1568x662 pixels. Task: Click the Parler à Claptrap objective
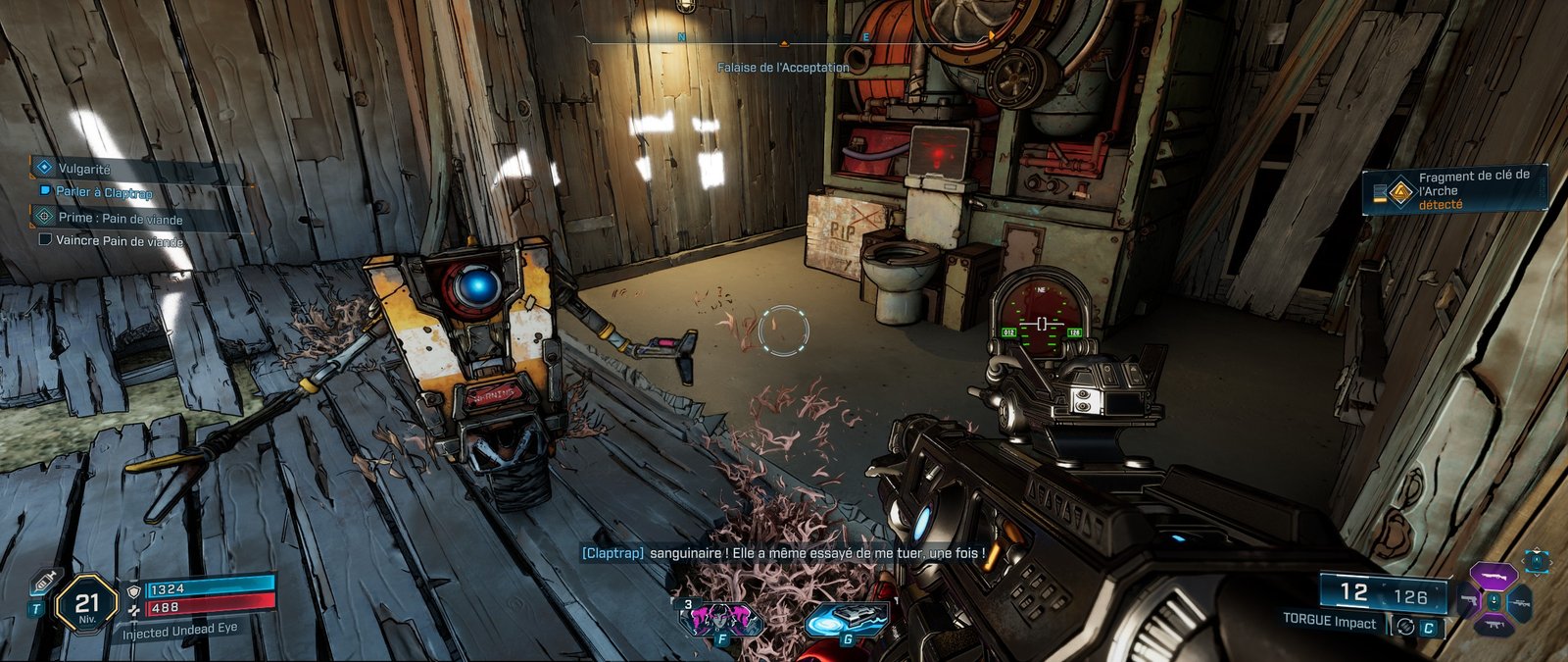coord(104,192)
